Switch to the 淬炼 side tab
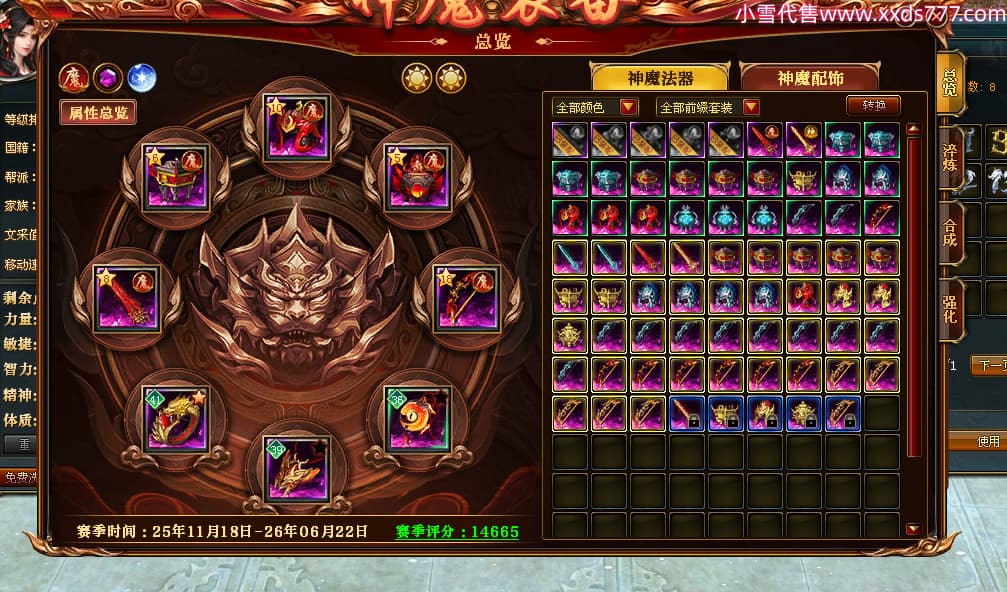 (x=950, y=157)
